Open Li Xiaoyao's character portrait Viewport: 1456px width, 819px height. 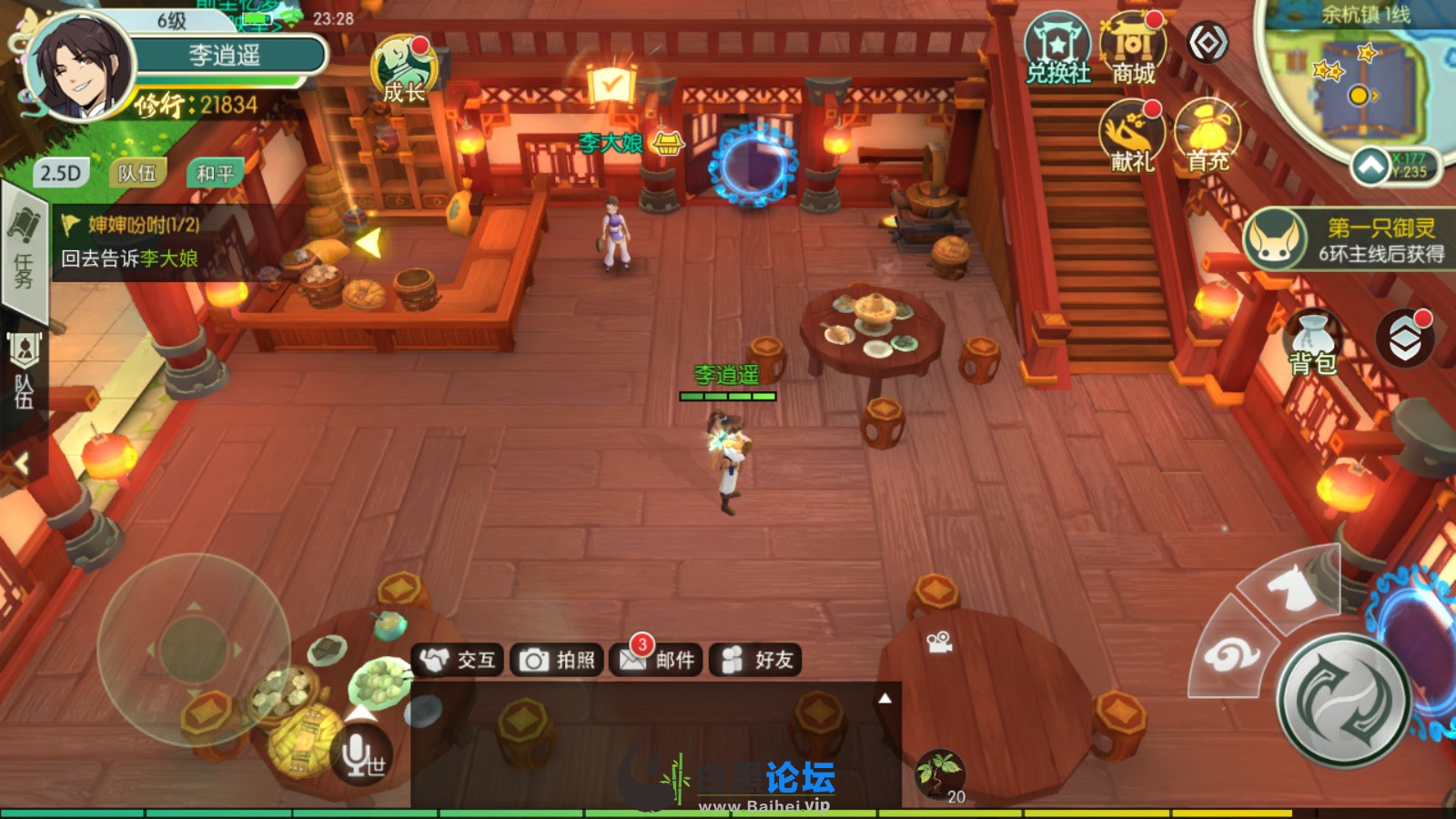[80, 66]
